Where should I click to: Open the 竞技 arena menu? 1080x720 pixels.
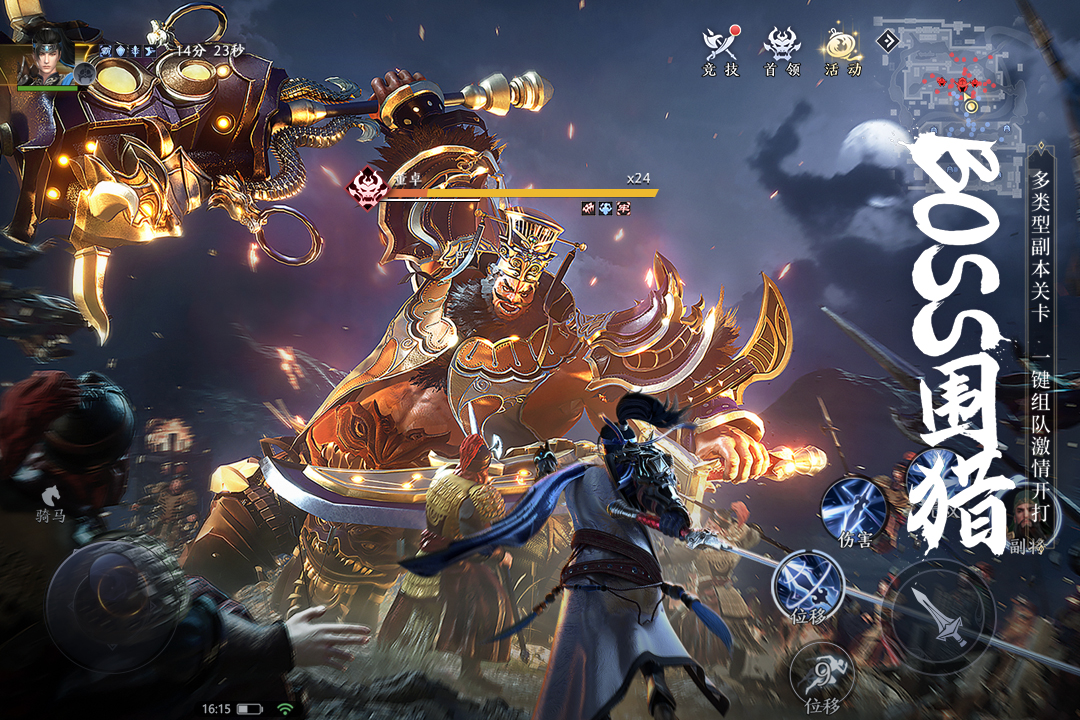[x=720, y=48]
